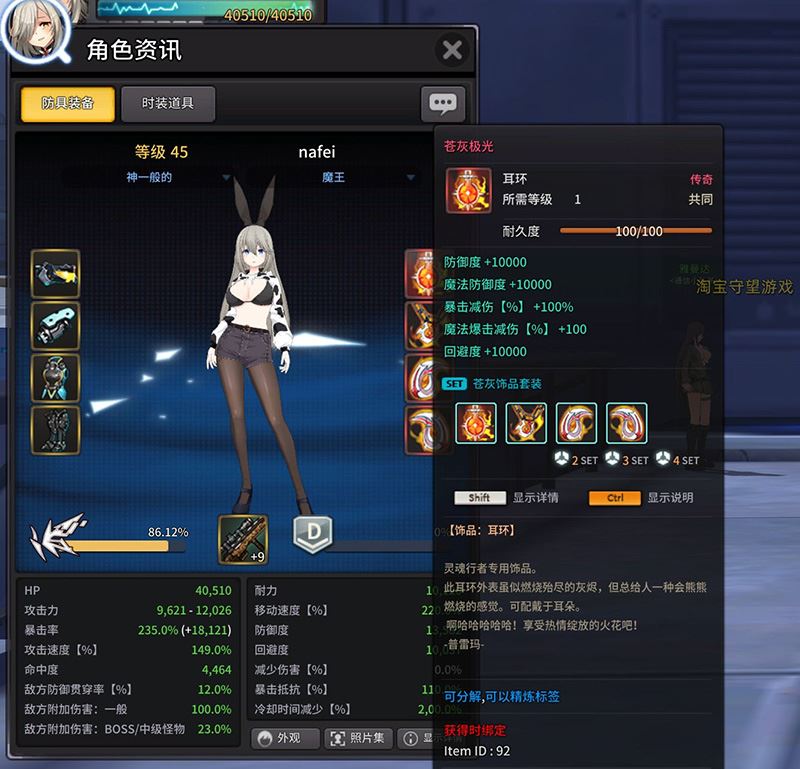The height and width of the screenshot is (769, 800).
Task: Select the dark boots equipment slot
Action: tap(56, 429)
